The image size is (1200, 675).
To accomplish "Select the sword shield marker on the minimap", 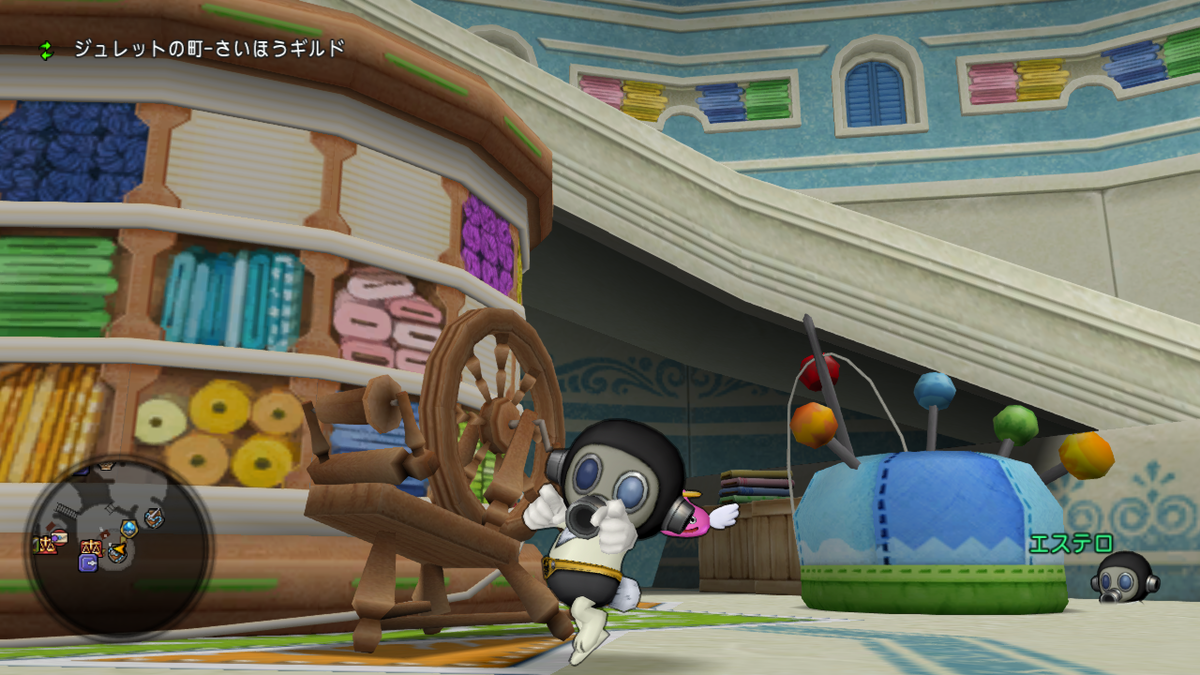I will pos(154,518).
